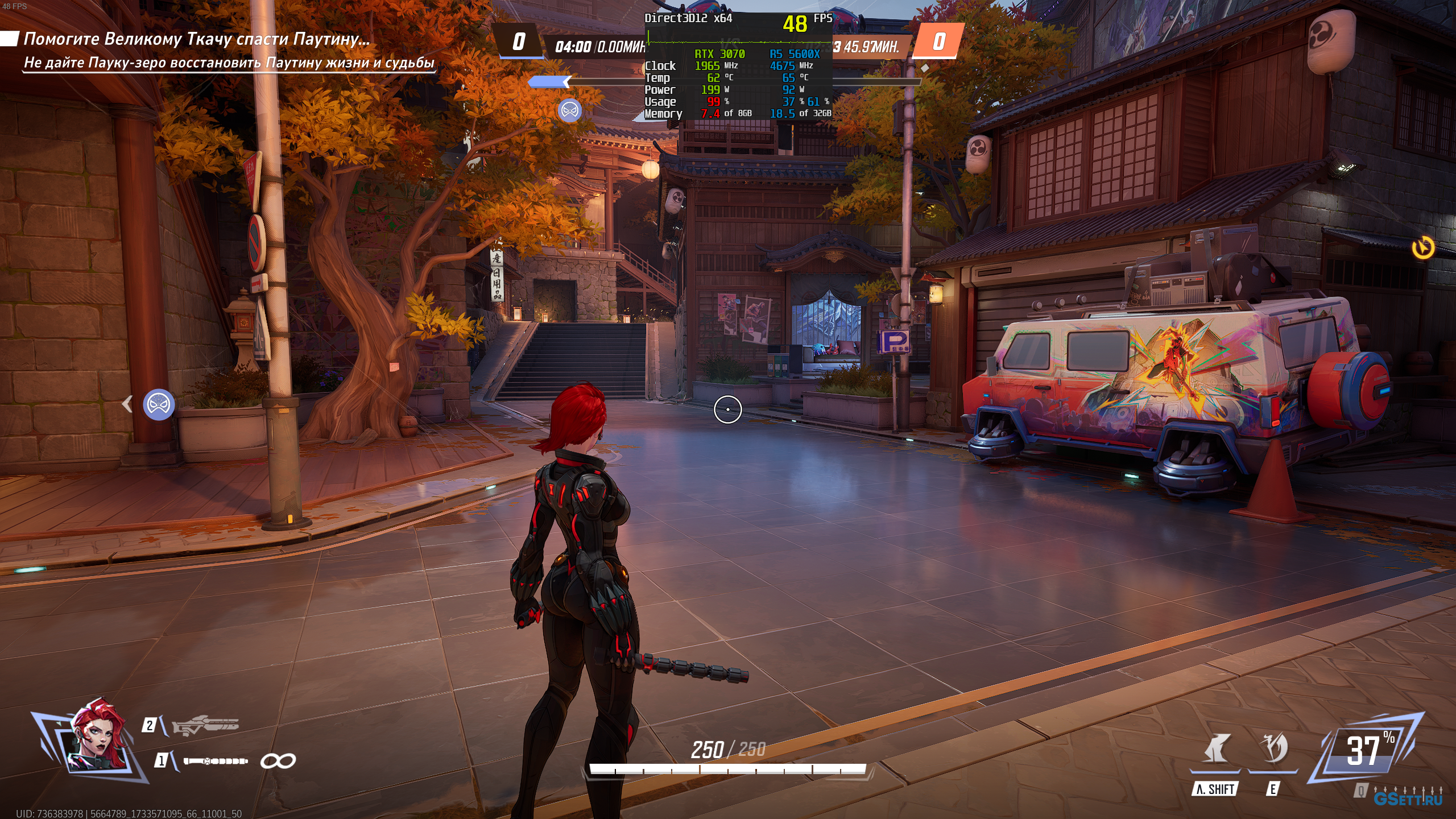Screen dimensions: 1456x819
Task: Select the baton weapon slot
Action: point(216,761)
